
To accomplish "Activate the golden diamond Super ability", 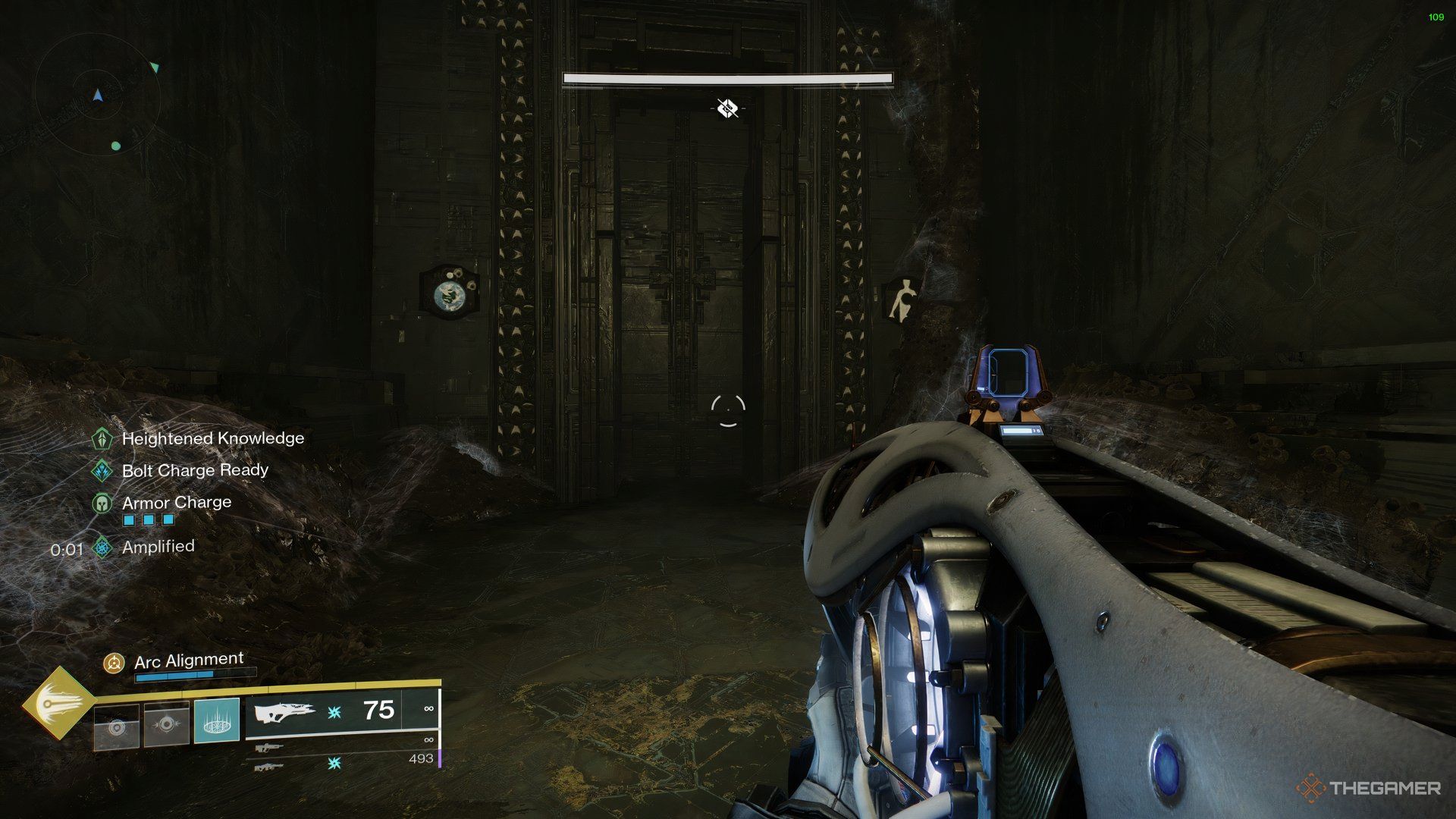I will [x=58, y=704].
